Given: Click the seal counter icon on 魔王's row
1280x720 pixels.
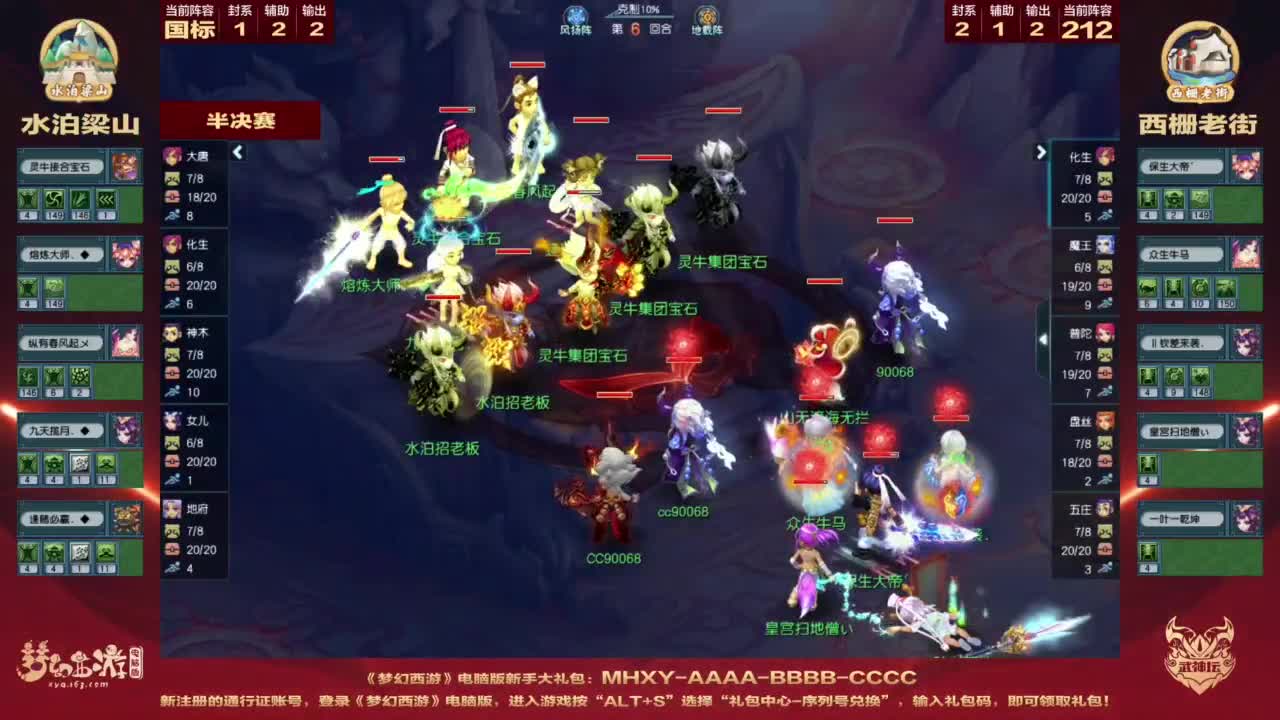Looking at the screenshot, I should [x=1104, y=265].
